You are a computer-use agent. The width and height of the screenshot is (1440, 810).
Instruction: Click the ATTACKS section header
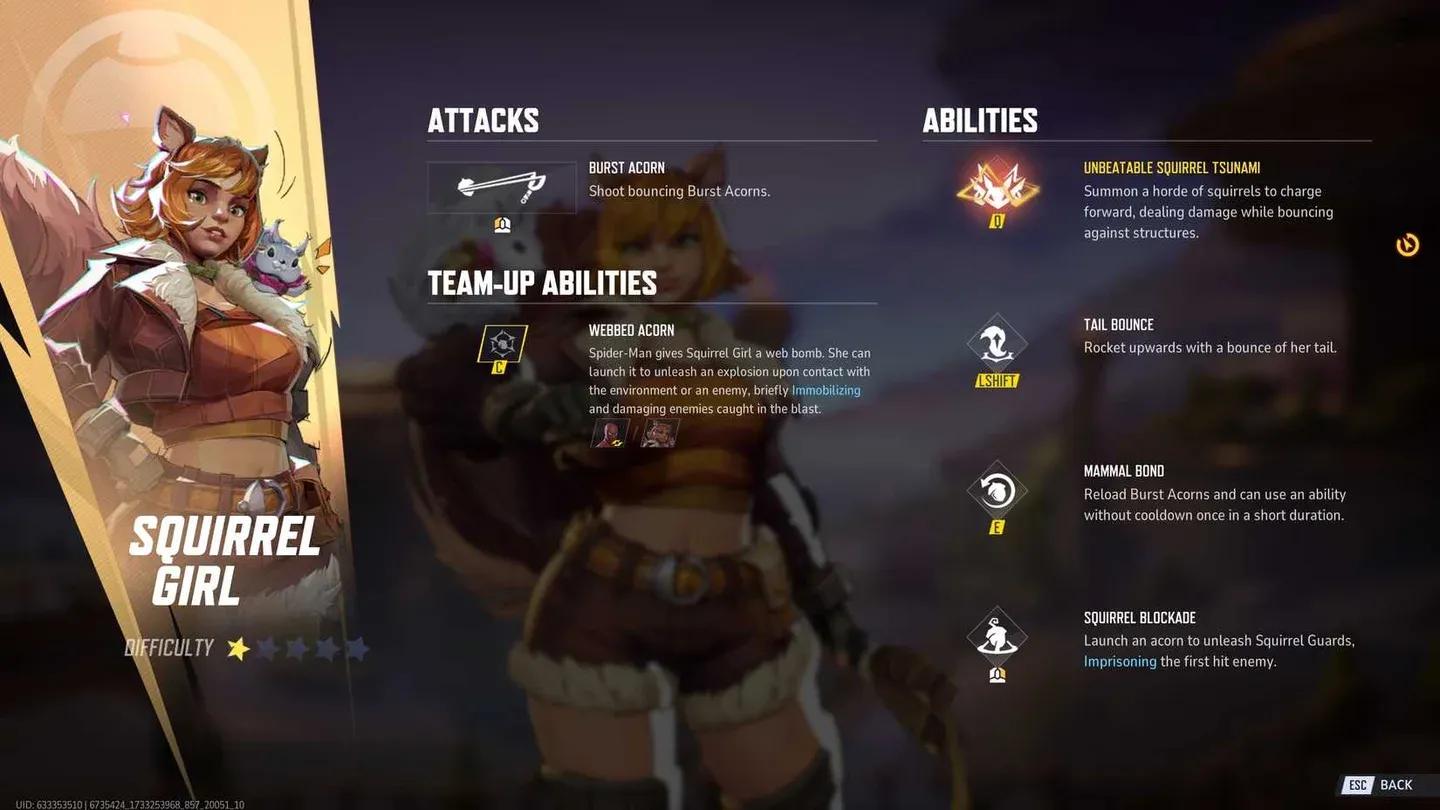click(x=483, y=120)
